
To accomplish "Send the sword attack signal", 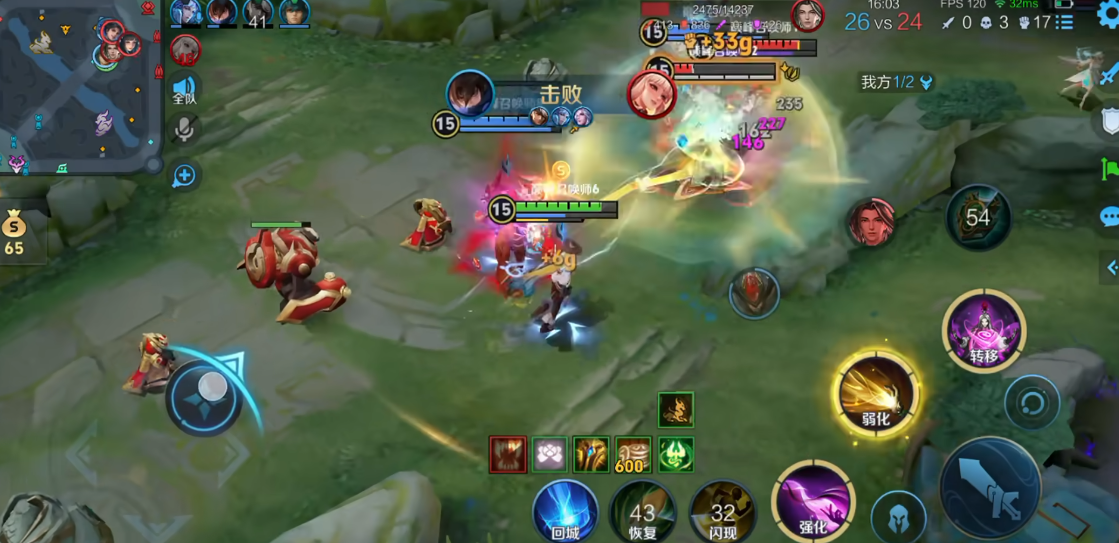I will point(1108,75).
